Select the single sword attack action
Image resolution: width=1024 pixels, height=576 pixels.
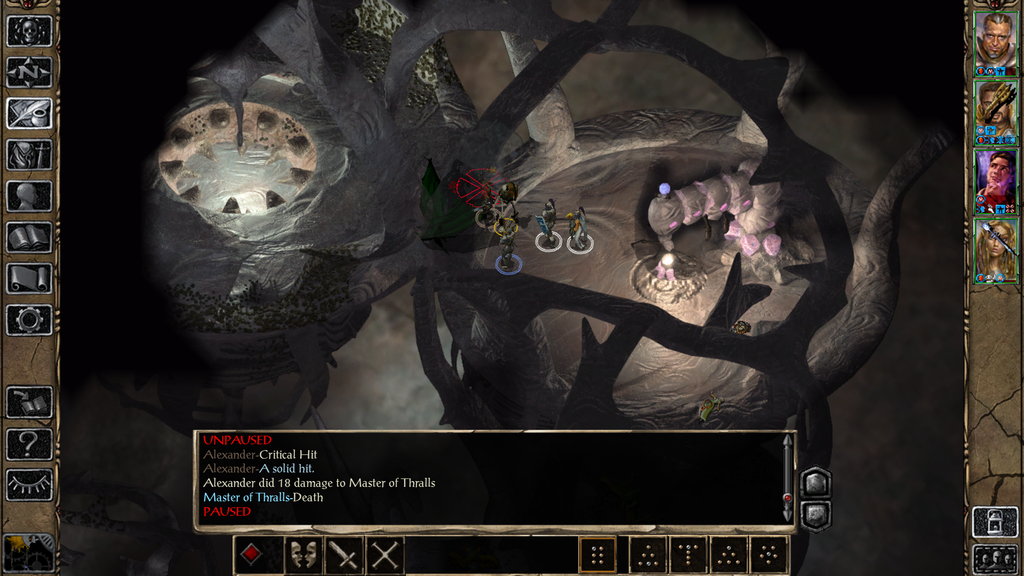(343, 555)
